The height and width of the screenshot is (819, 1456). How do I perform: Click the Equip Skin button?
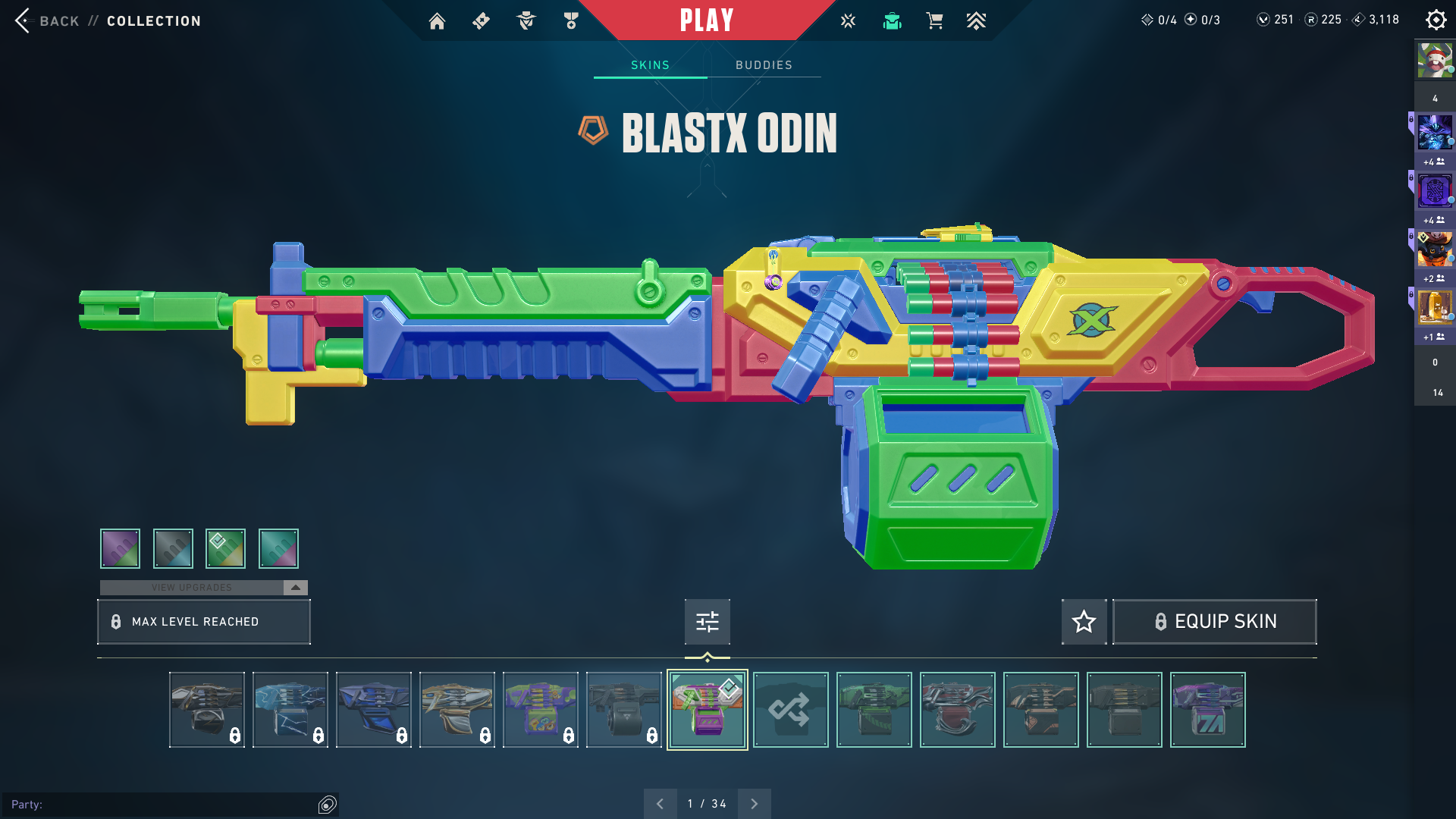(1214, 622)
